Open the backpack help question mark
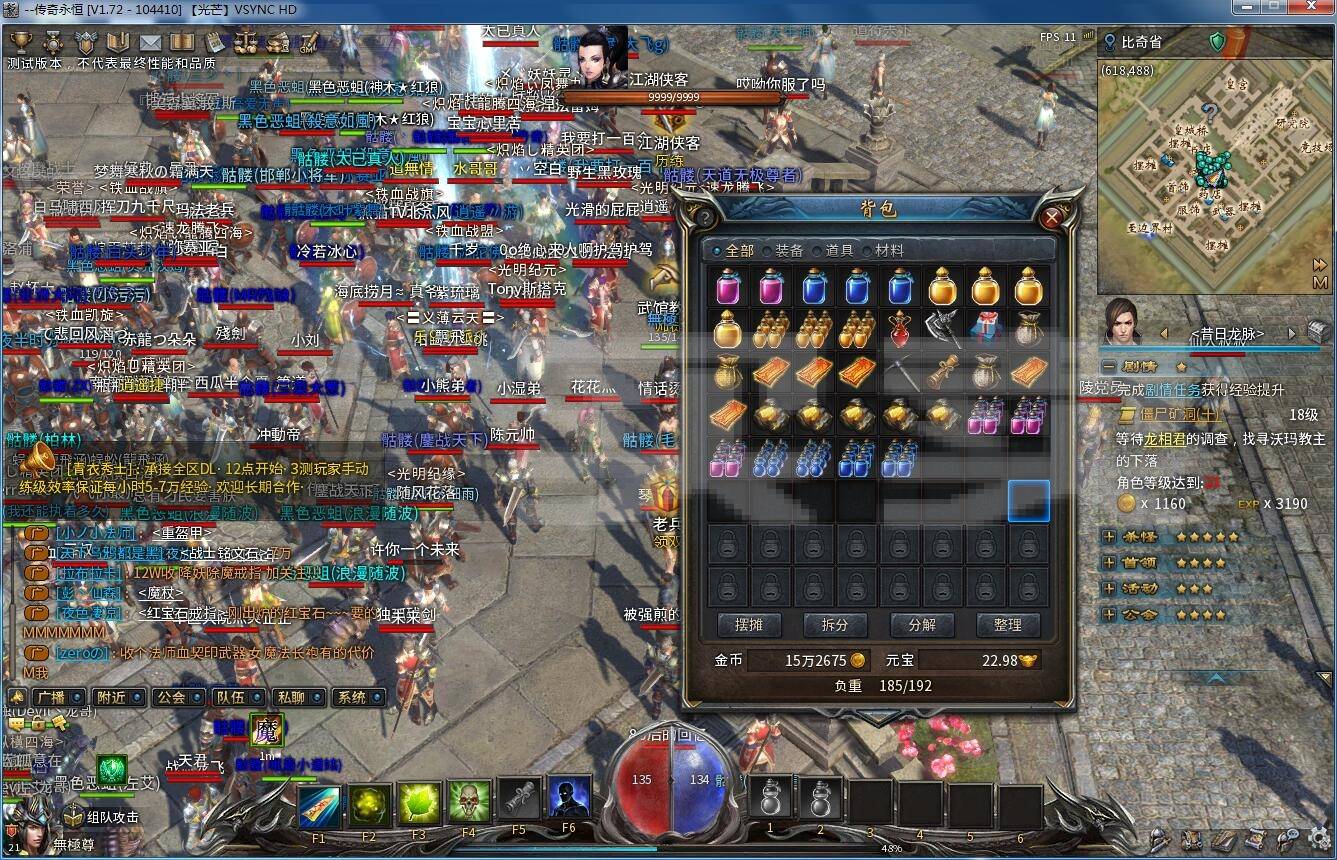The image size is (1337, 860). pos(705,218)
